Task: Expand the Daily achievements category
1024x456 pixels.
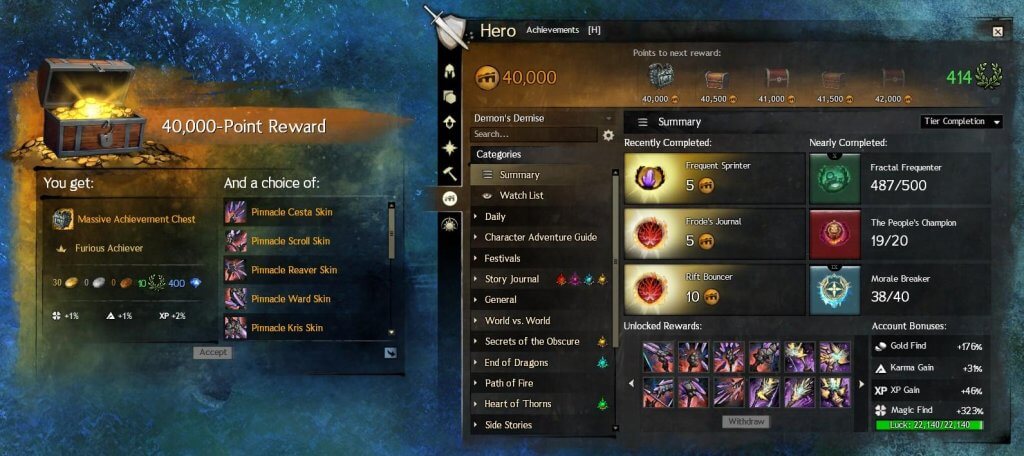Action: [x=495, y=216]
